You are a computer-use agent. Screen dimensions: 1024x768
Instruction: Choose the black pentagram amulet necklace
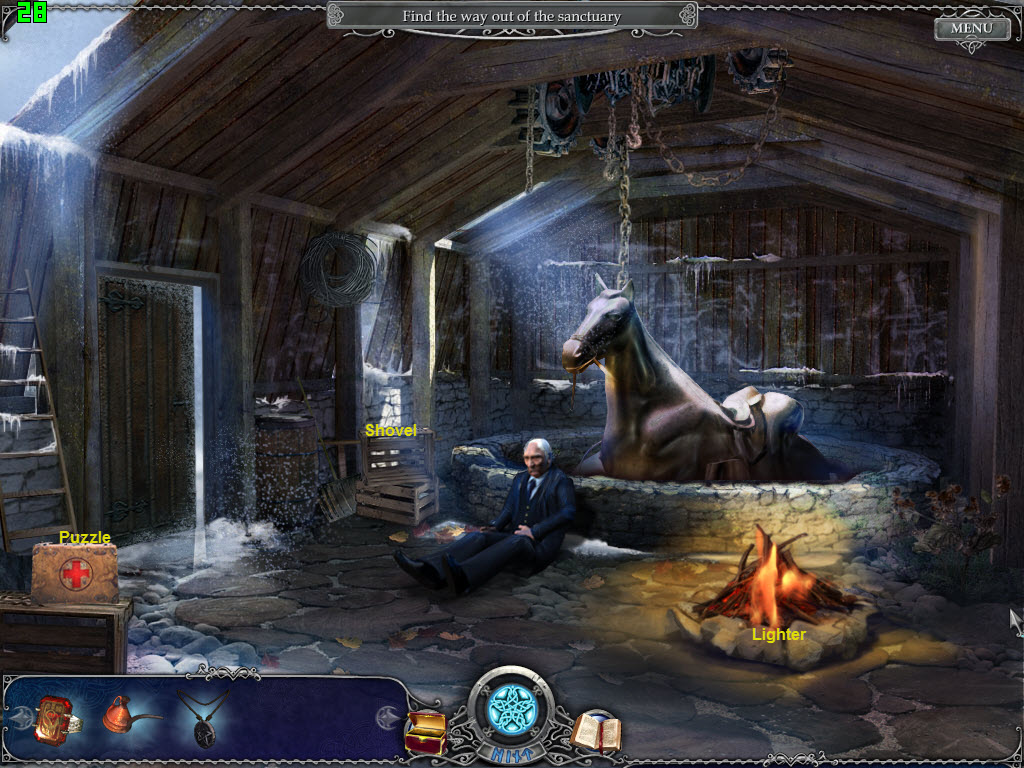(x=202, y=718)
